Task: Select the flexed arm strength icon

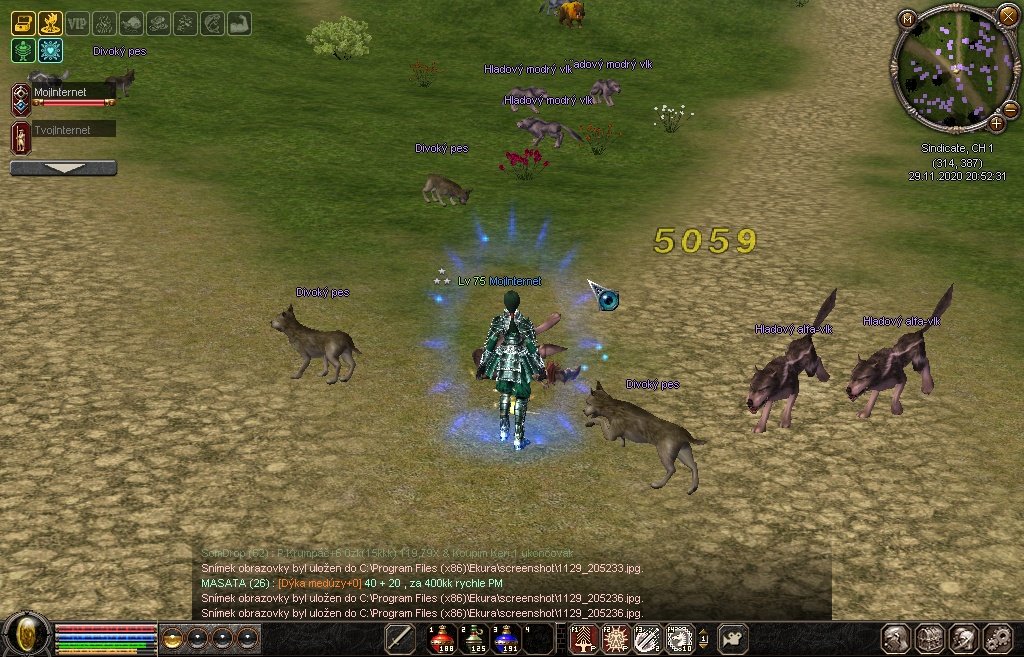Action: (239, 23)
